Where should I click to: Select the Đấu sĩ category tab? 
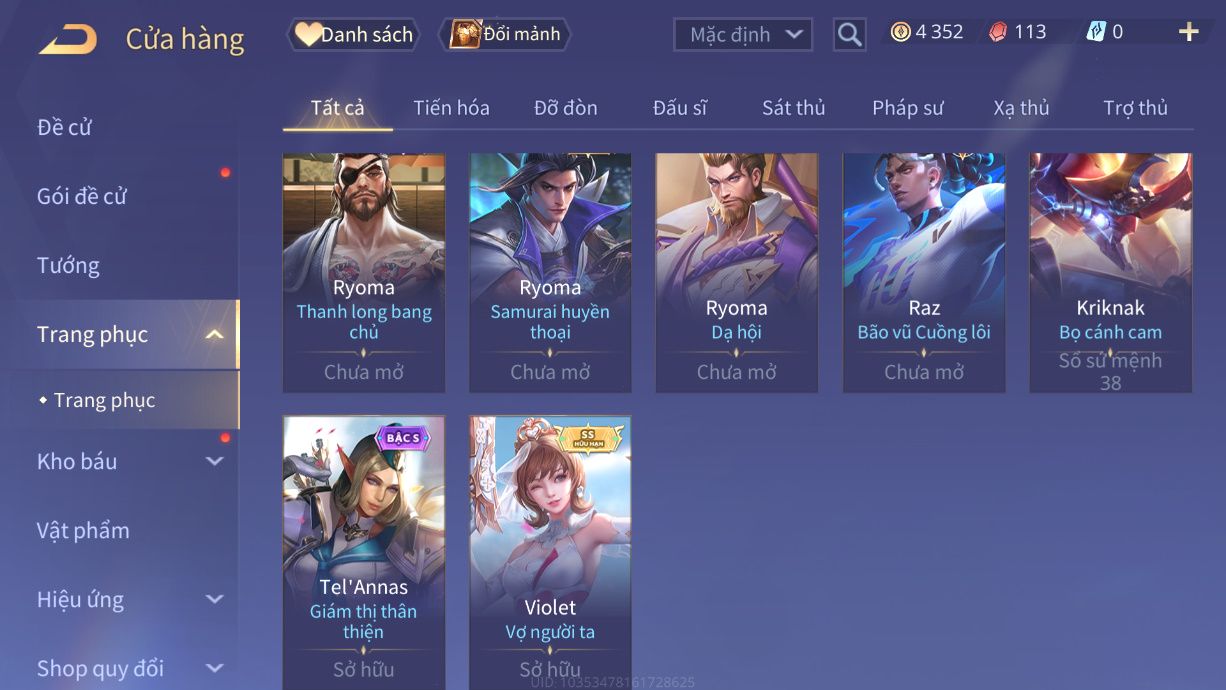click(x=679, y=108)
